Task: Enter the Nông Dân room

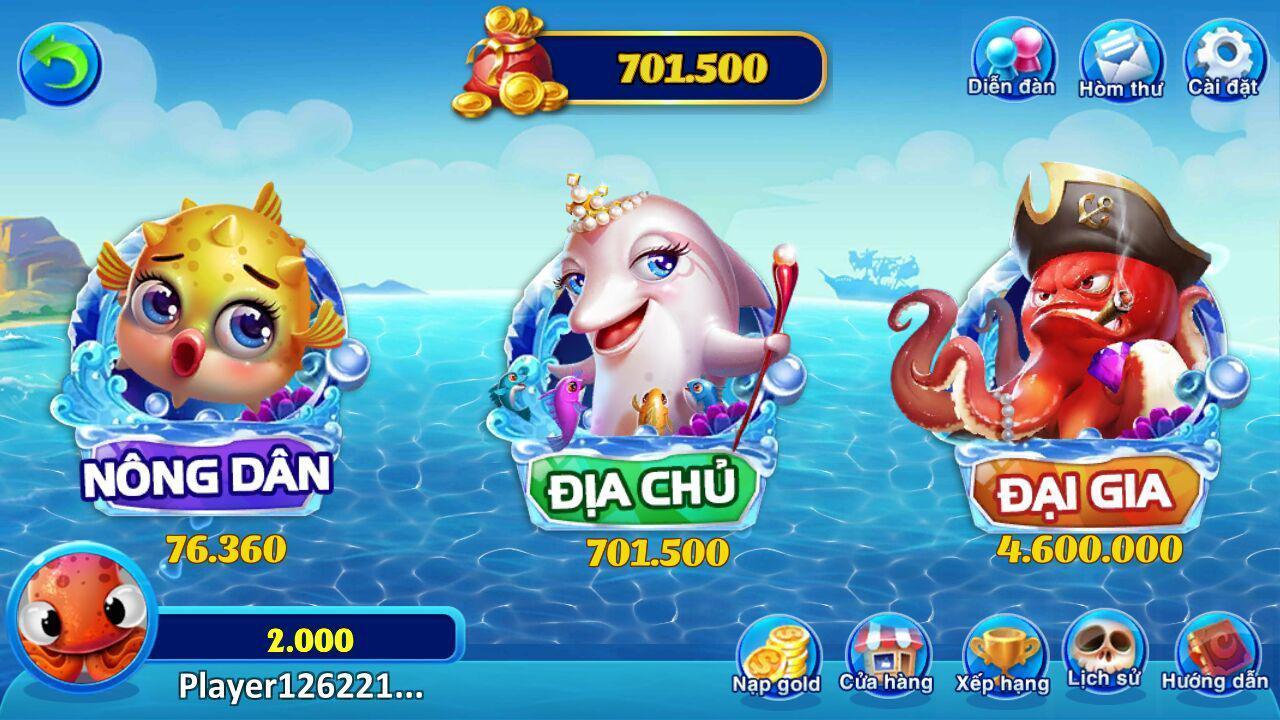Action: (210, 478)
